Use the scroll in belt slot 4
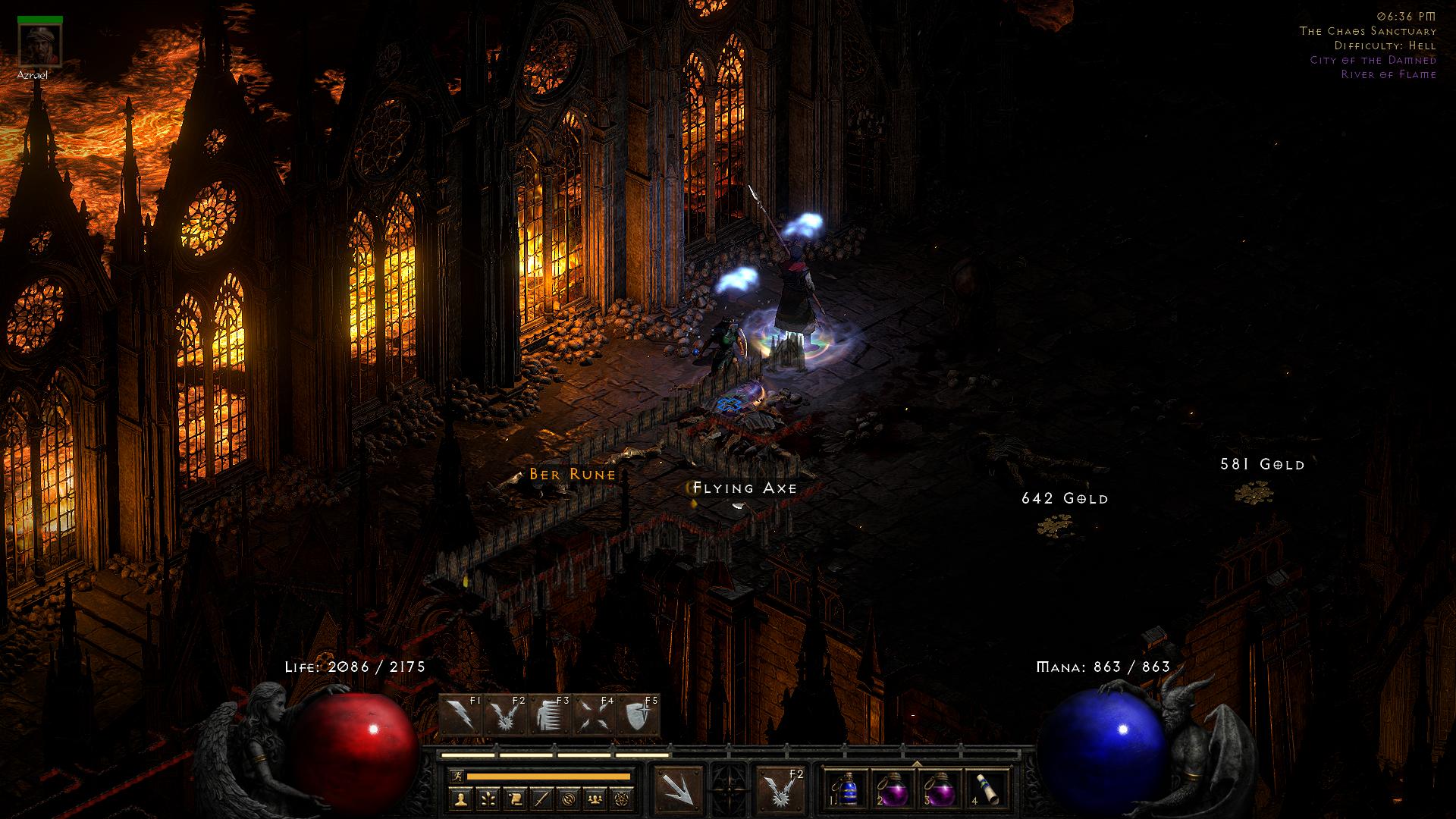The width and height of the screenshot is (1456, 819). click(x=986, y=790)
